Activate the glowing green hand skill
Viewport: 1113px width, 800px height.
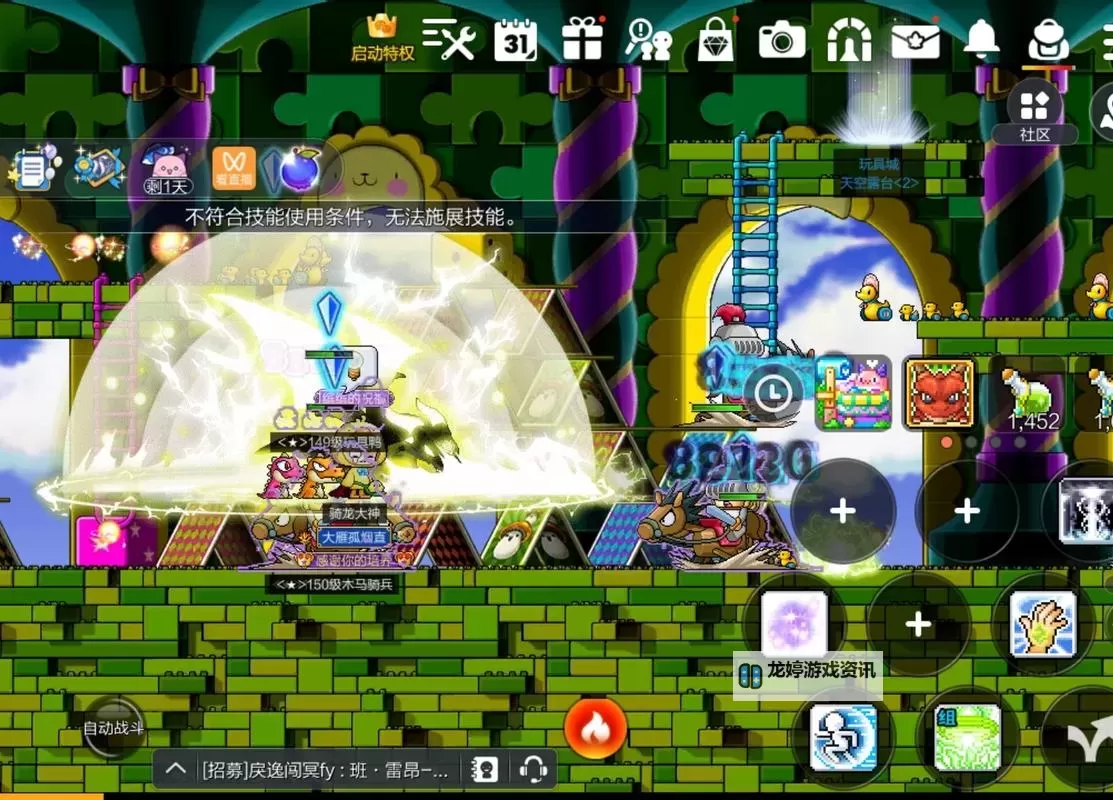click(1042, 624)
